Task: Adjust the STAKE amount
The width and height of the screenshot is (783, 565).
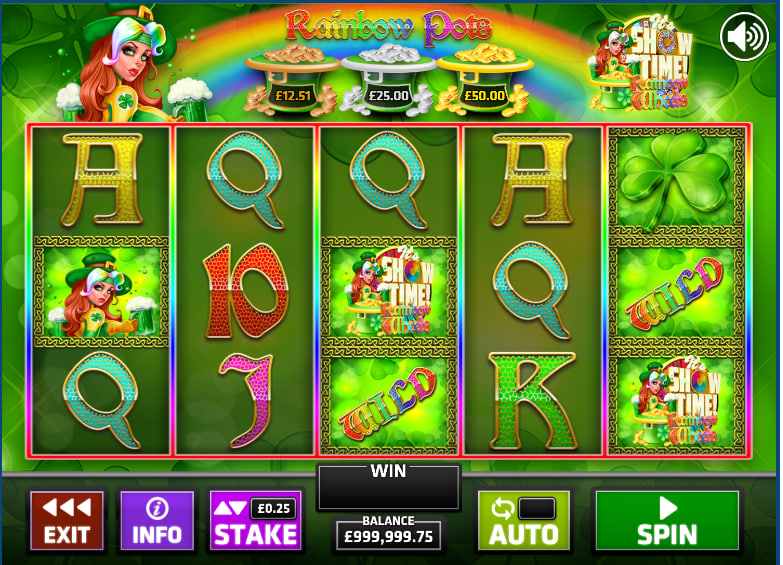Action: pyautogui.click(x=255, y=520)
